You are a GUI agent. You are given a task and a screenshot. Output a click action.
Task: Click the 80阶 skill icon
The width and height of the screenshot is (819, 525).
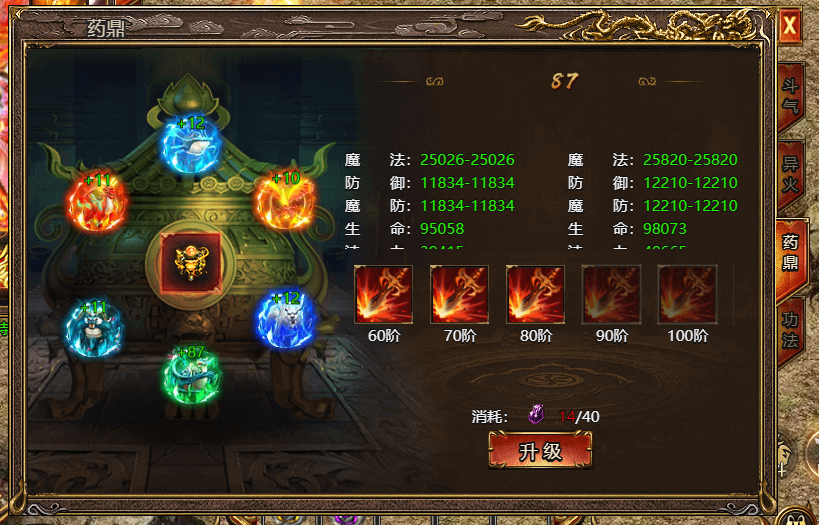coord(536,294)
